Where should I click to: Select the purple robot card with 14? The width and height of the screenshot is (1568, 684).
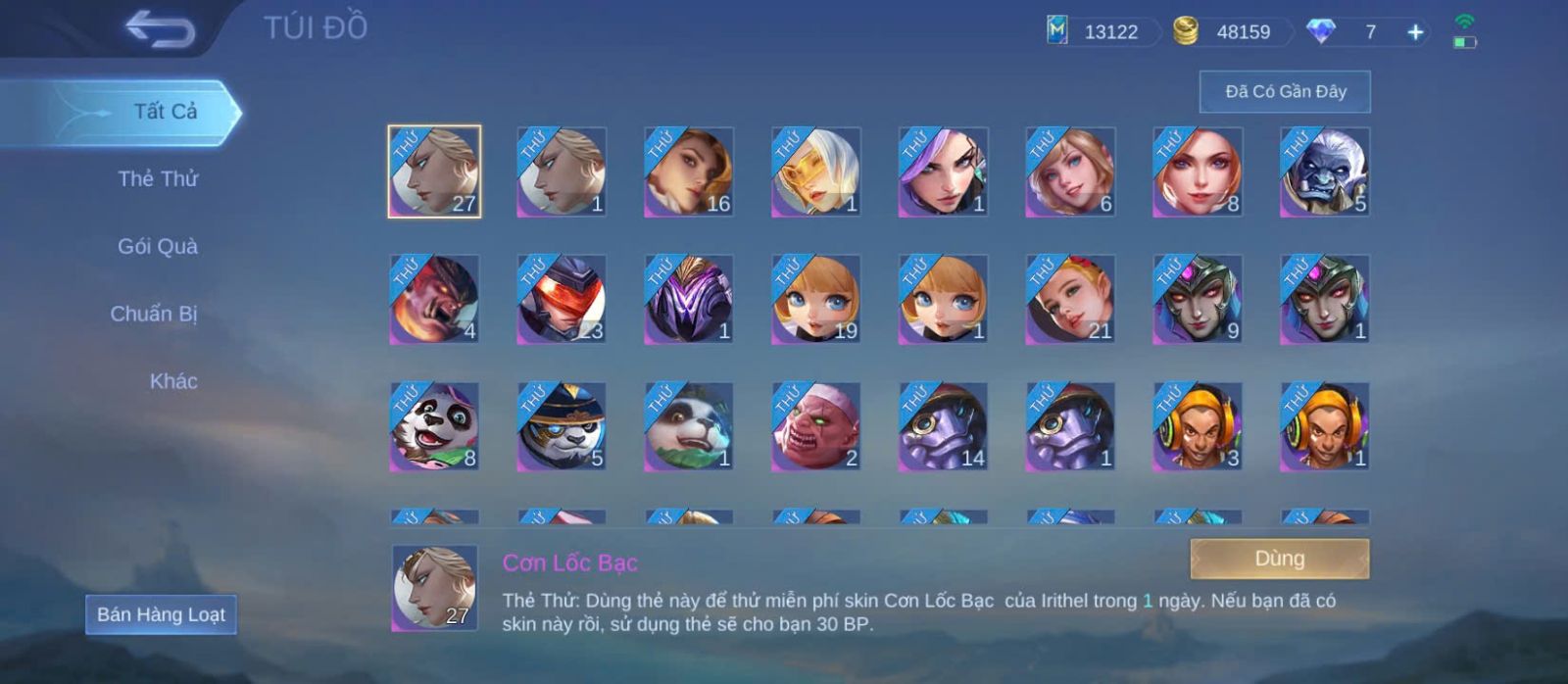[943, 426]
